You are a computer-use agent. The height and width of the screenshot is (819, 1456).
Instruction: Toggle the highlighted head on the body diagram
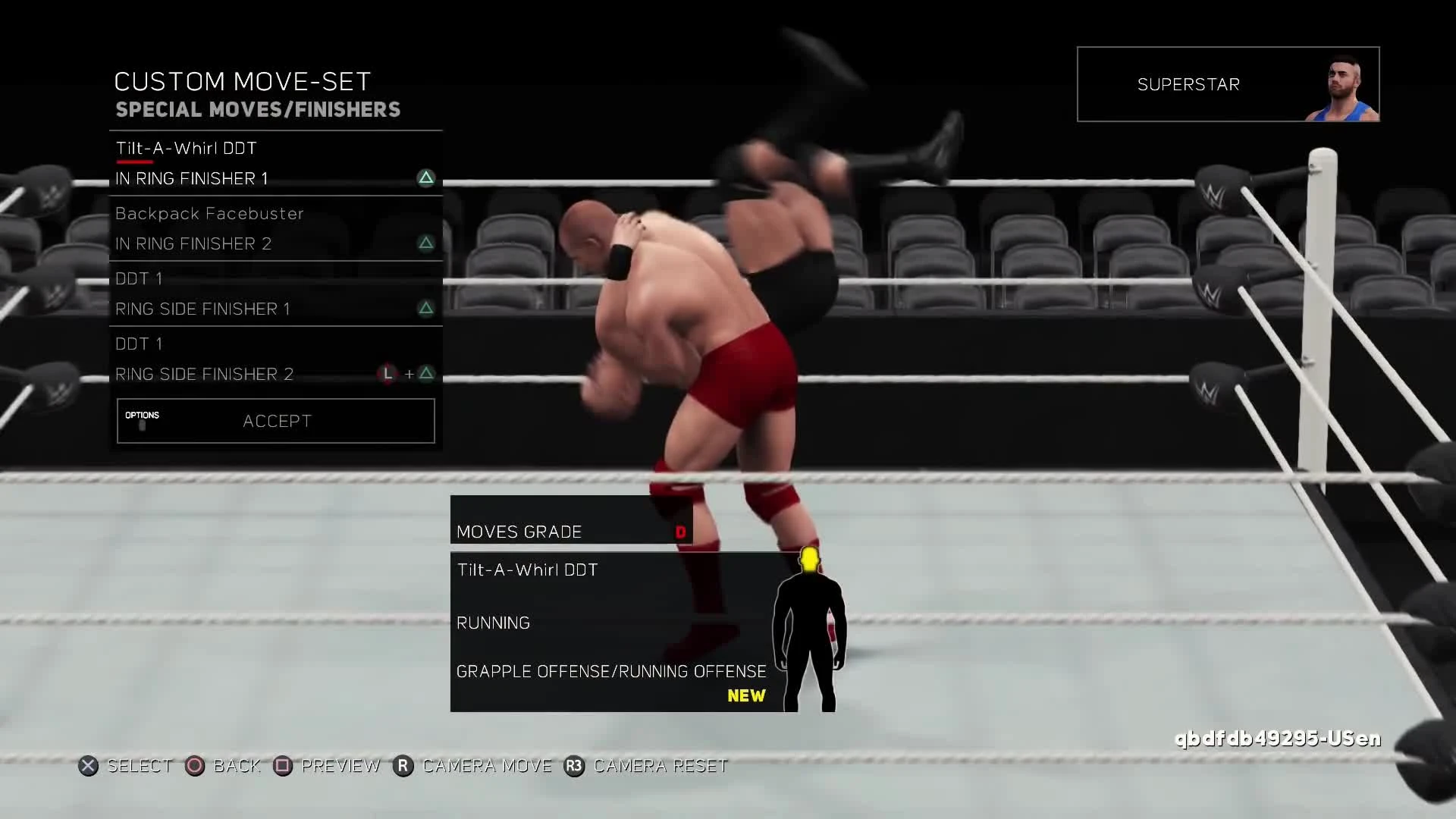(x=808, y=561)
